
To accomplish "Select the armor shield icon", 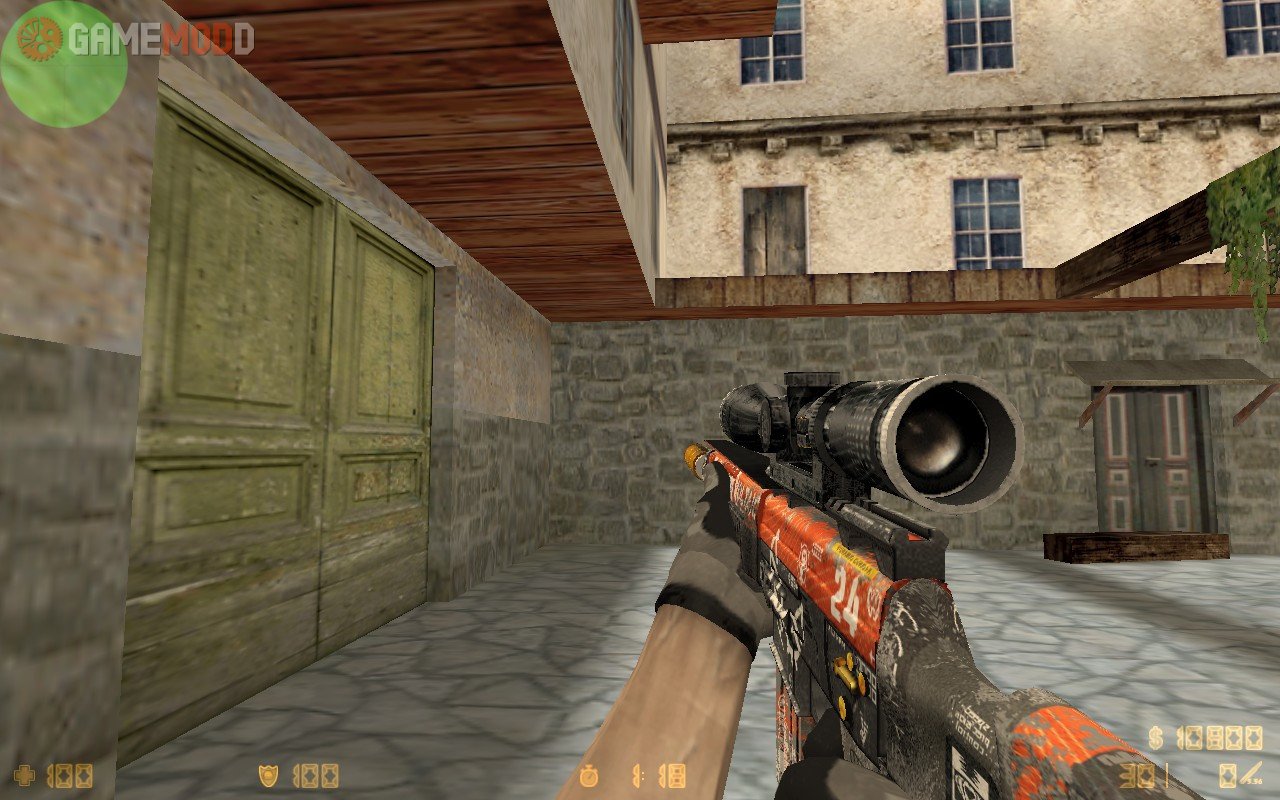I will pos(269,776).
